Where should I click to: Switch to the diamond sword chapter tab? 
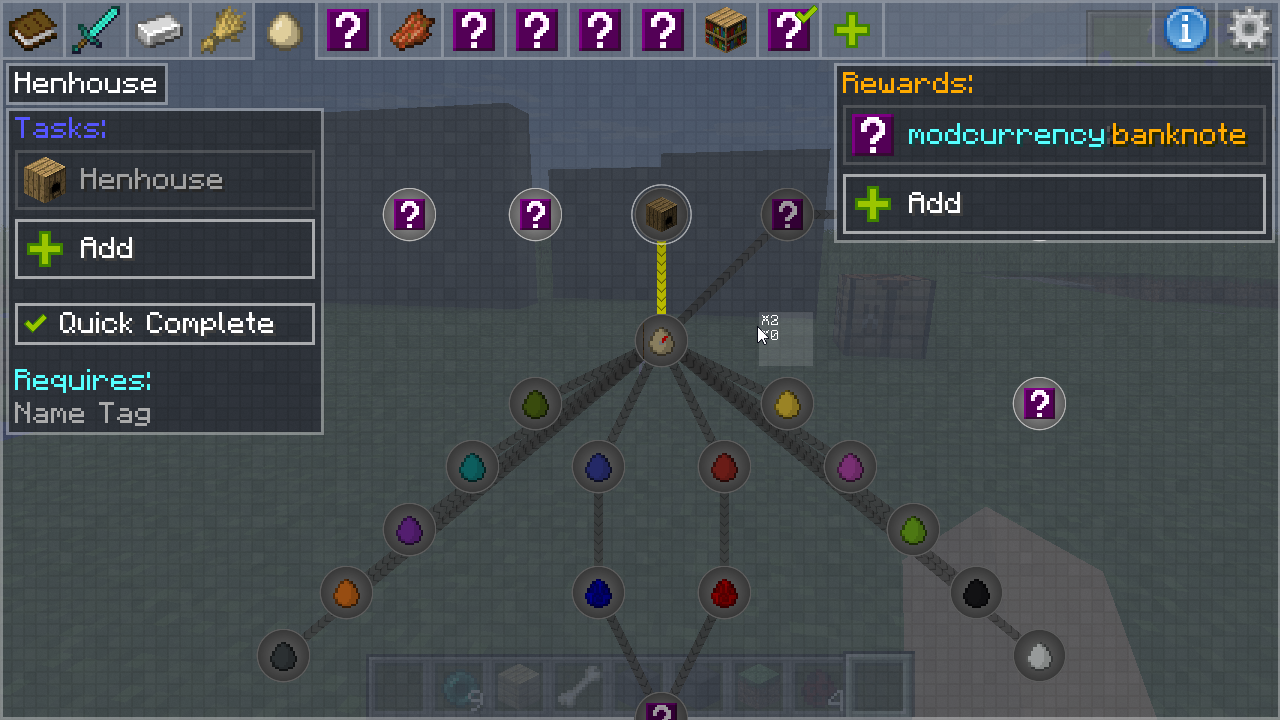[x=96, y=30]
